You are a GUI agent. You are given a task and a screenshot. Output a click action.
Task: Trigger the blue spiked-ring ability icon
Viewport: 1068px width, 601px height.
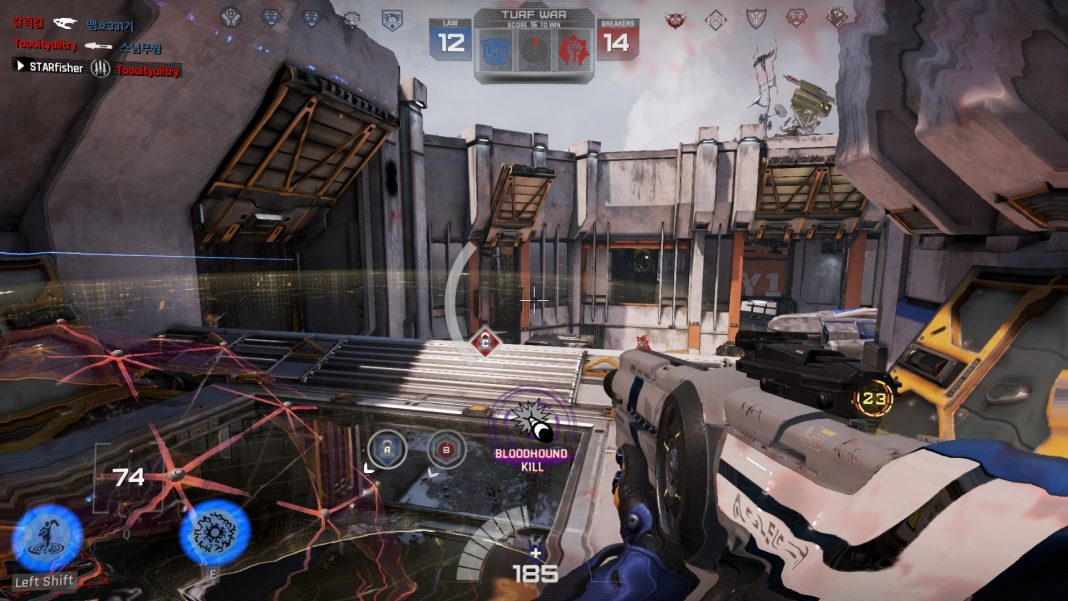tap(214, 533)
